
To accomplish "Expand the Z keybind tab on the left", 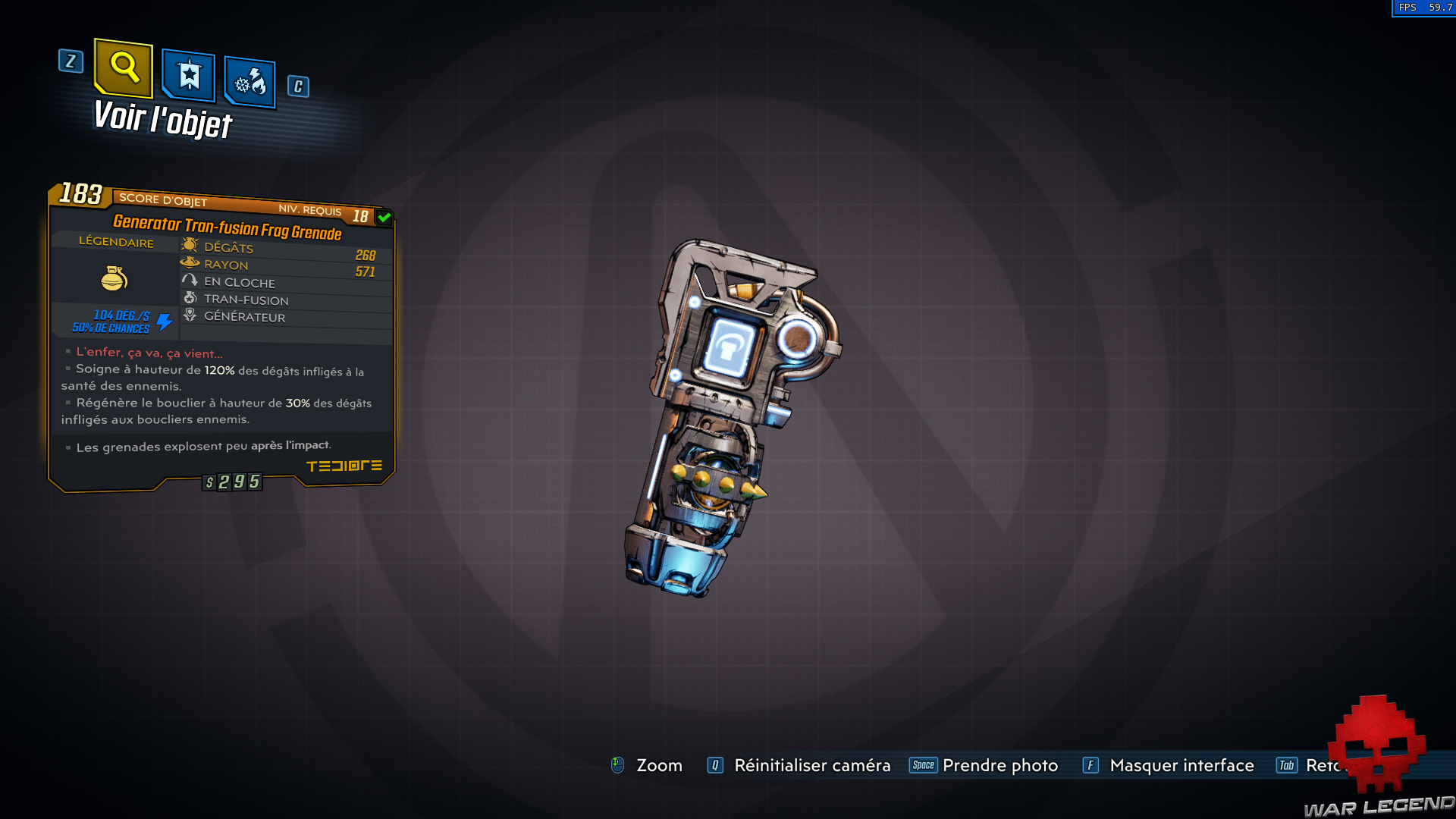I will tap(71, 62).
